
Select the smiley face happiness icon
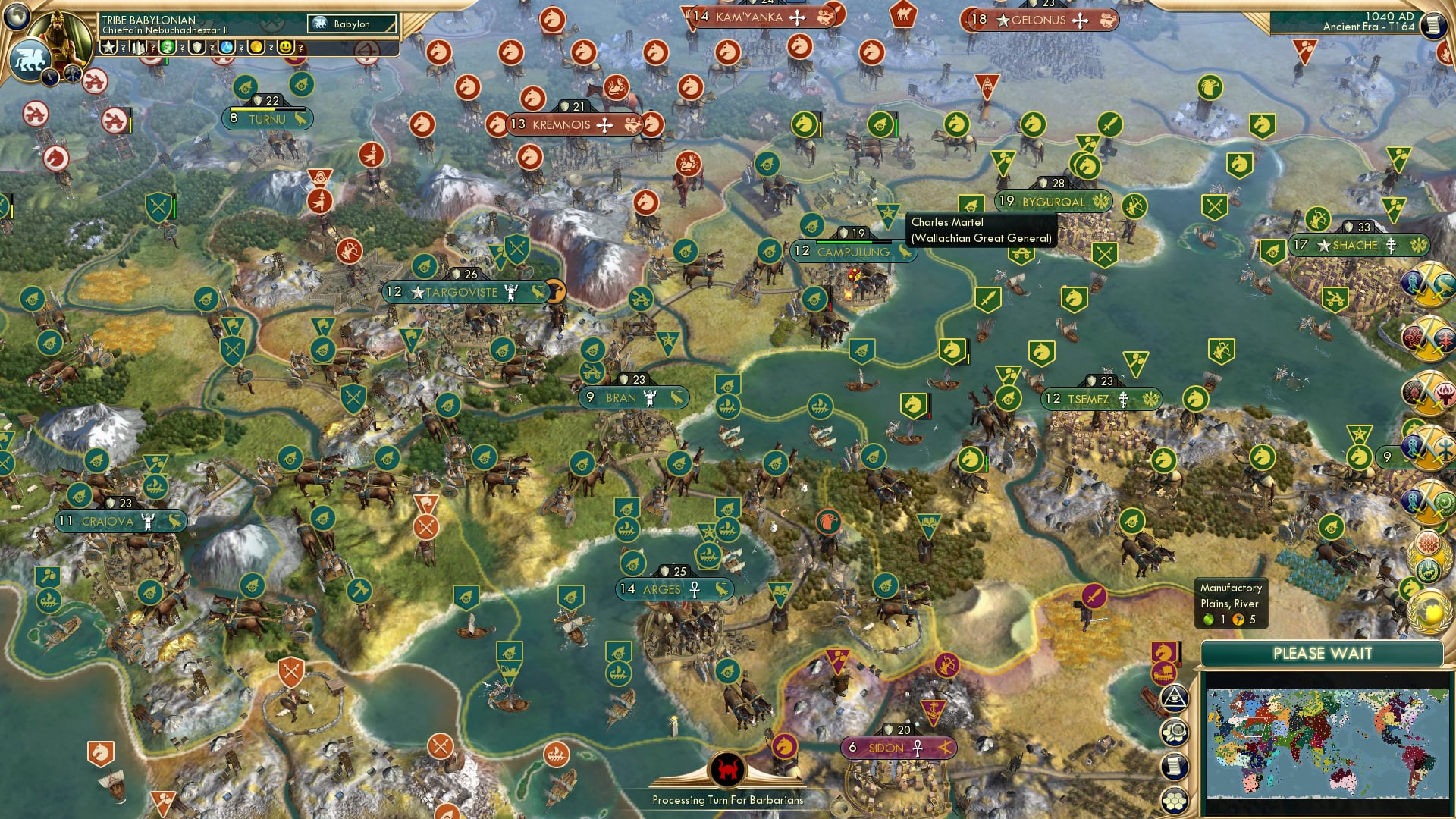pos(286,47)
